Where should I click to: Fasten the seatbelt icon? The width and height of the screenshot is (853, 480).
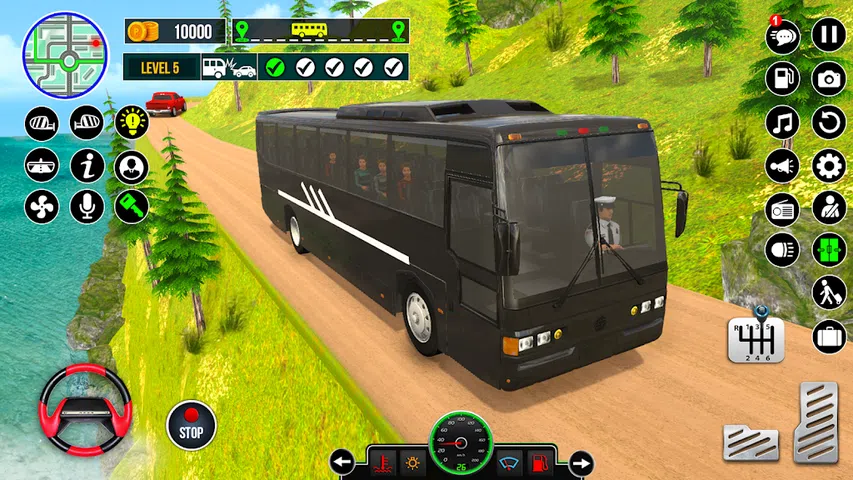coord(828,208)
